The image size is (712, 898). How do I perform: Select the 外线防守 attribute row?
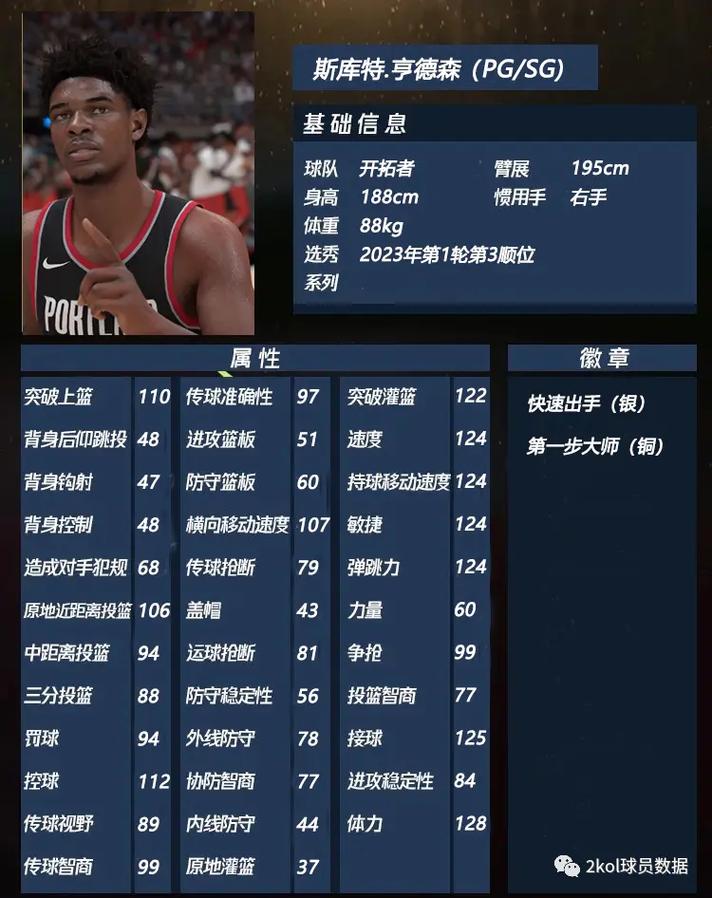coord(252,739)
